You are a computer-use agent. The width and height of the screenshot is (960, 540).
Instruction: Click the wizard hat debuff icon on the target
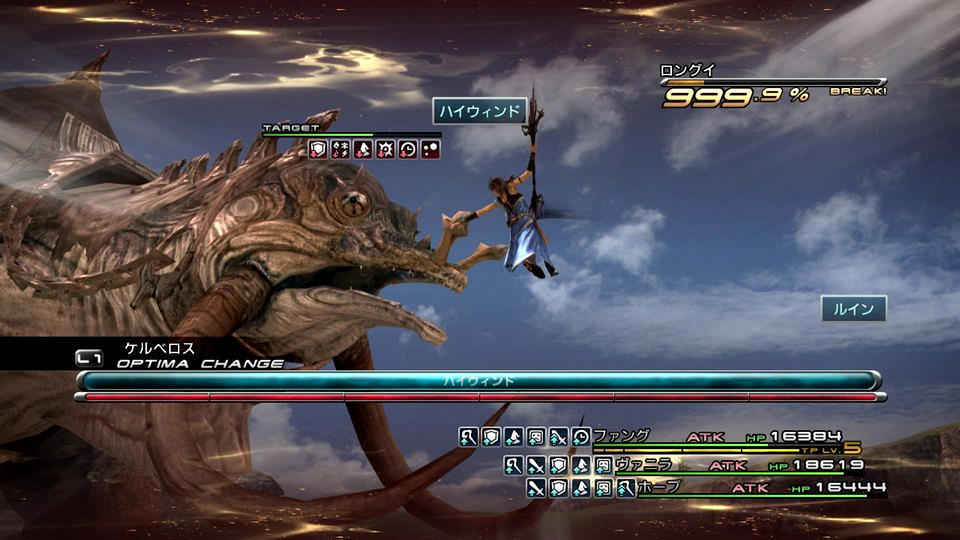[362, 149]
